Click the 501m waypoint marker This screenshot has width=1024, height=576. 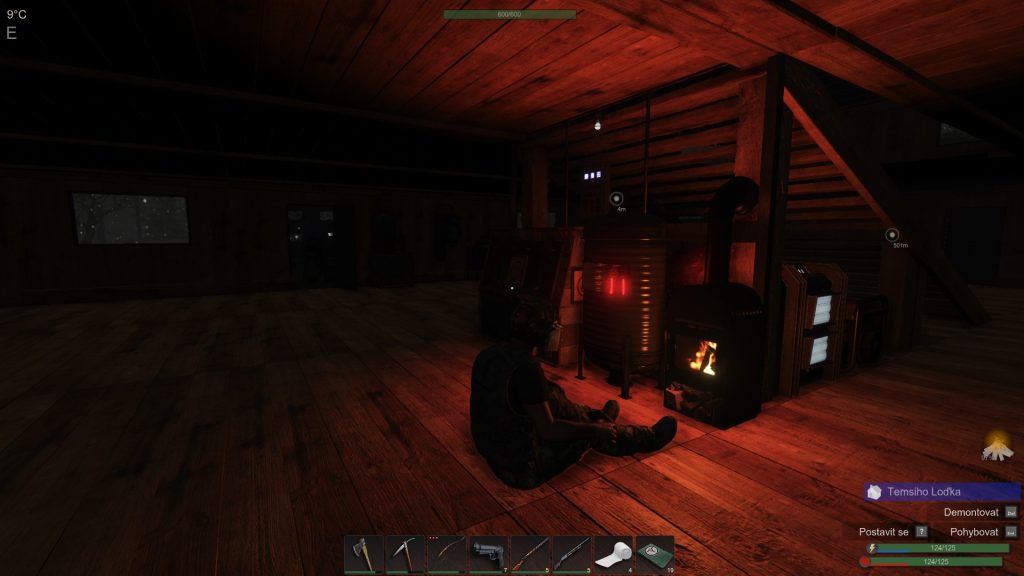tap(893, 235)
